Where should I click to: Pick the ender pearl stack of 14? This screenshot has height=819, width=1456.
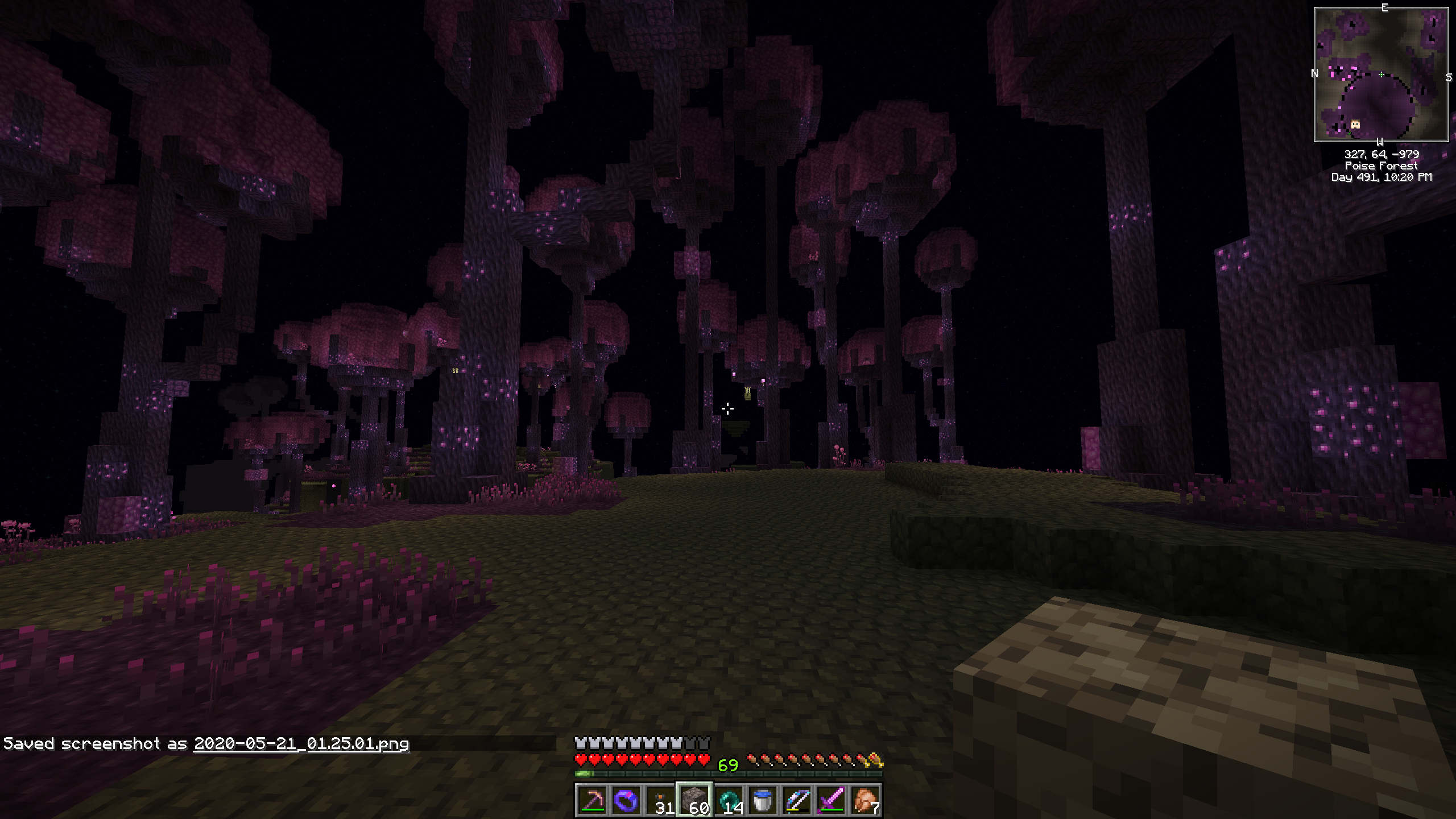point(729,801)
